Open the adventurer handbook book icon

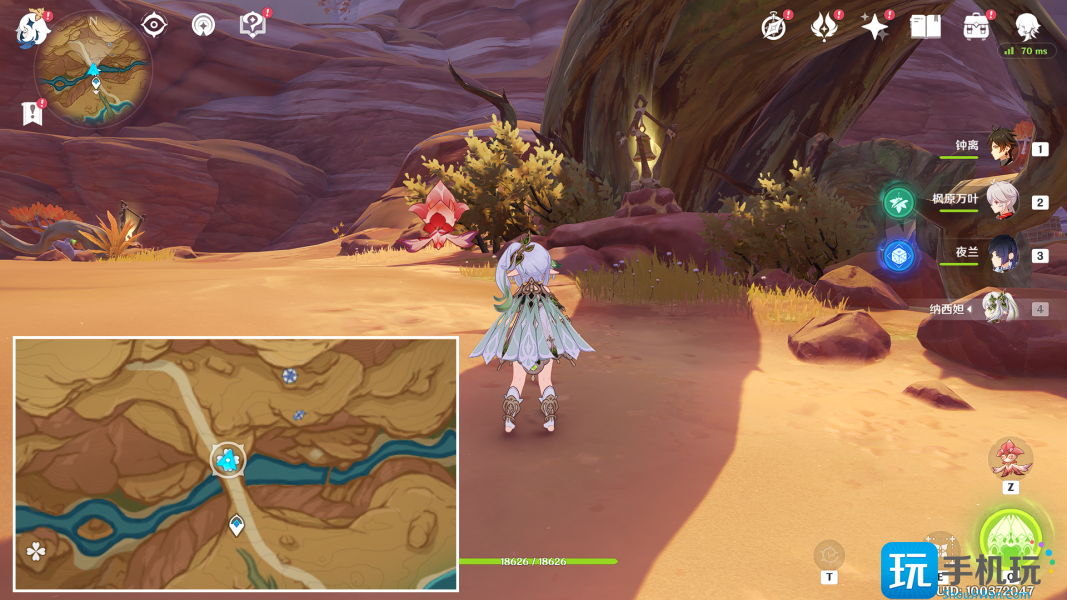tap(926, 27)
